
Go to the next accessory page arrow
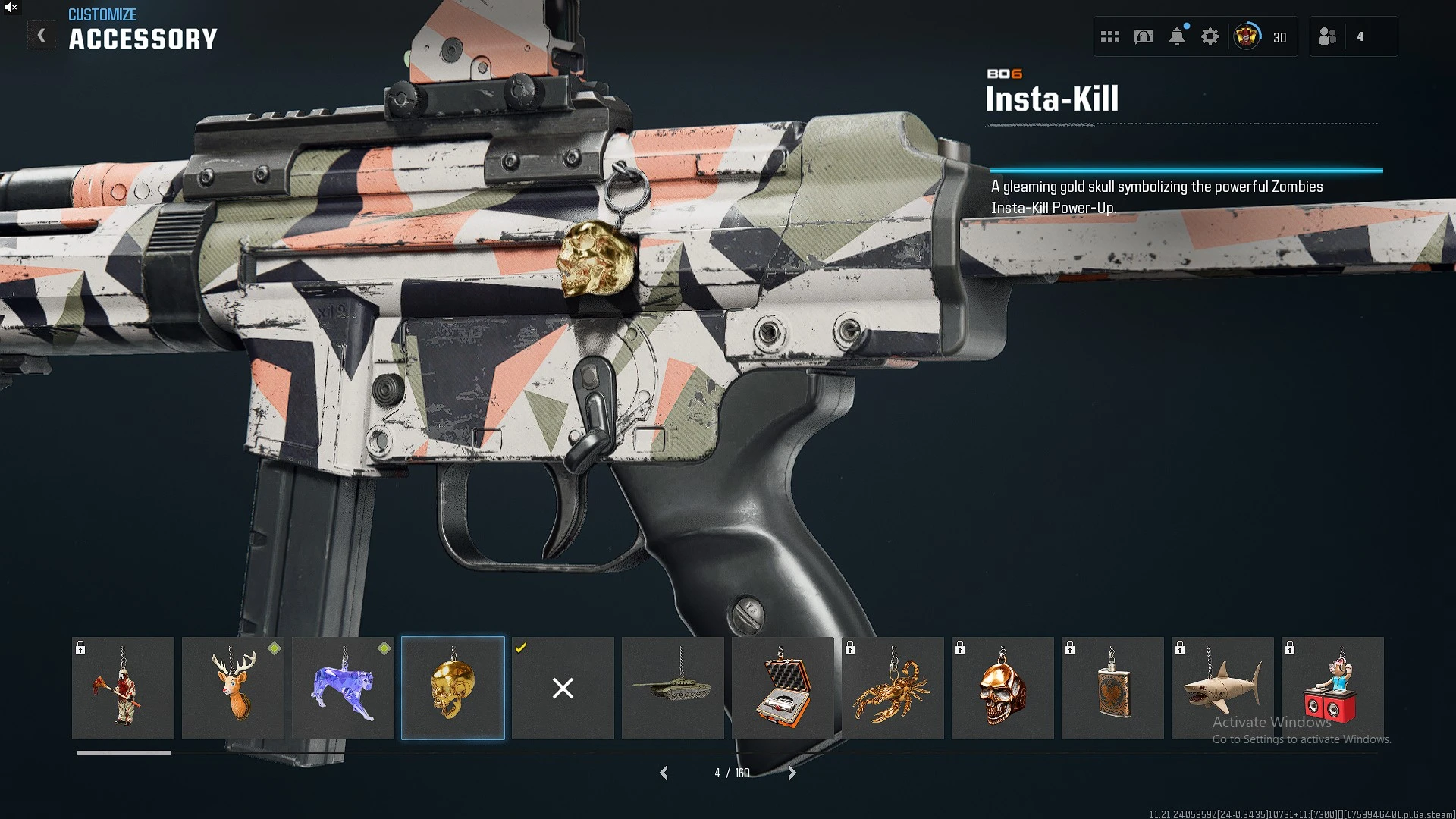pyautogui.click(x=792, y=773)
